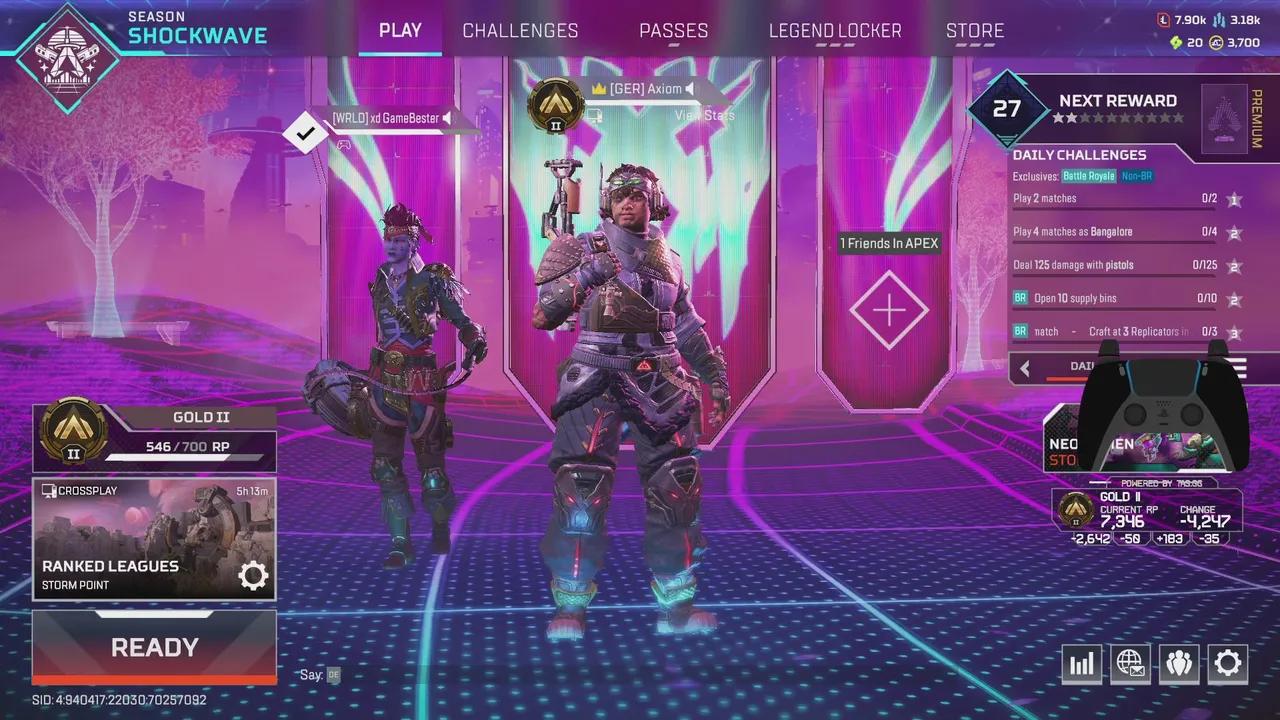Click the globe with mail icon
Screen dimensions: 1280x720
pos(1130,663)
